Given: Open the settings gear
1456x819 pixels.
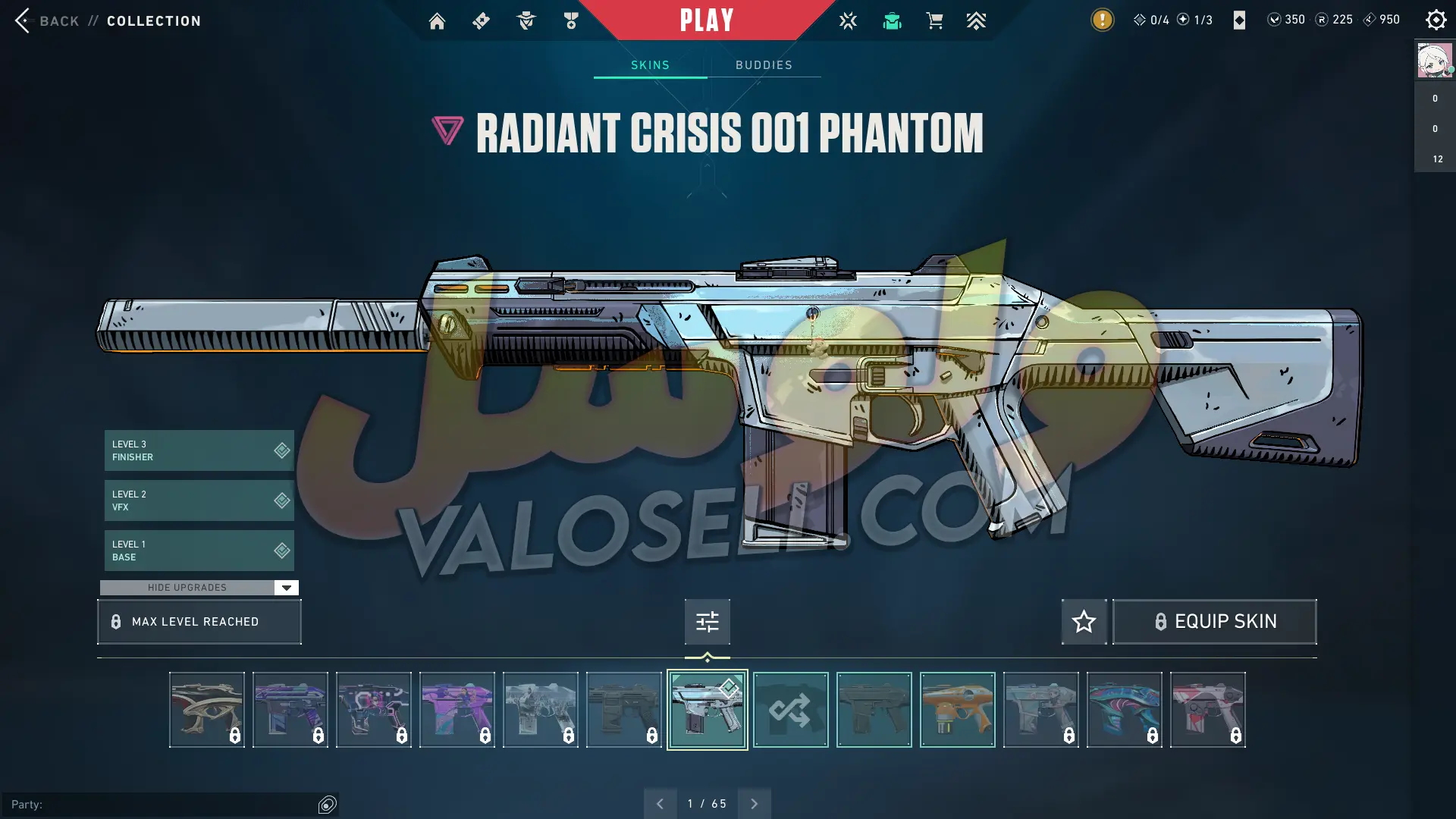Looking at the screenshot, I should click(x=1436, y=20).
